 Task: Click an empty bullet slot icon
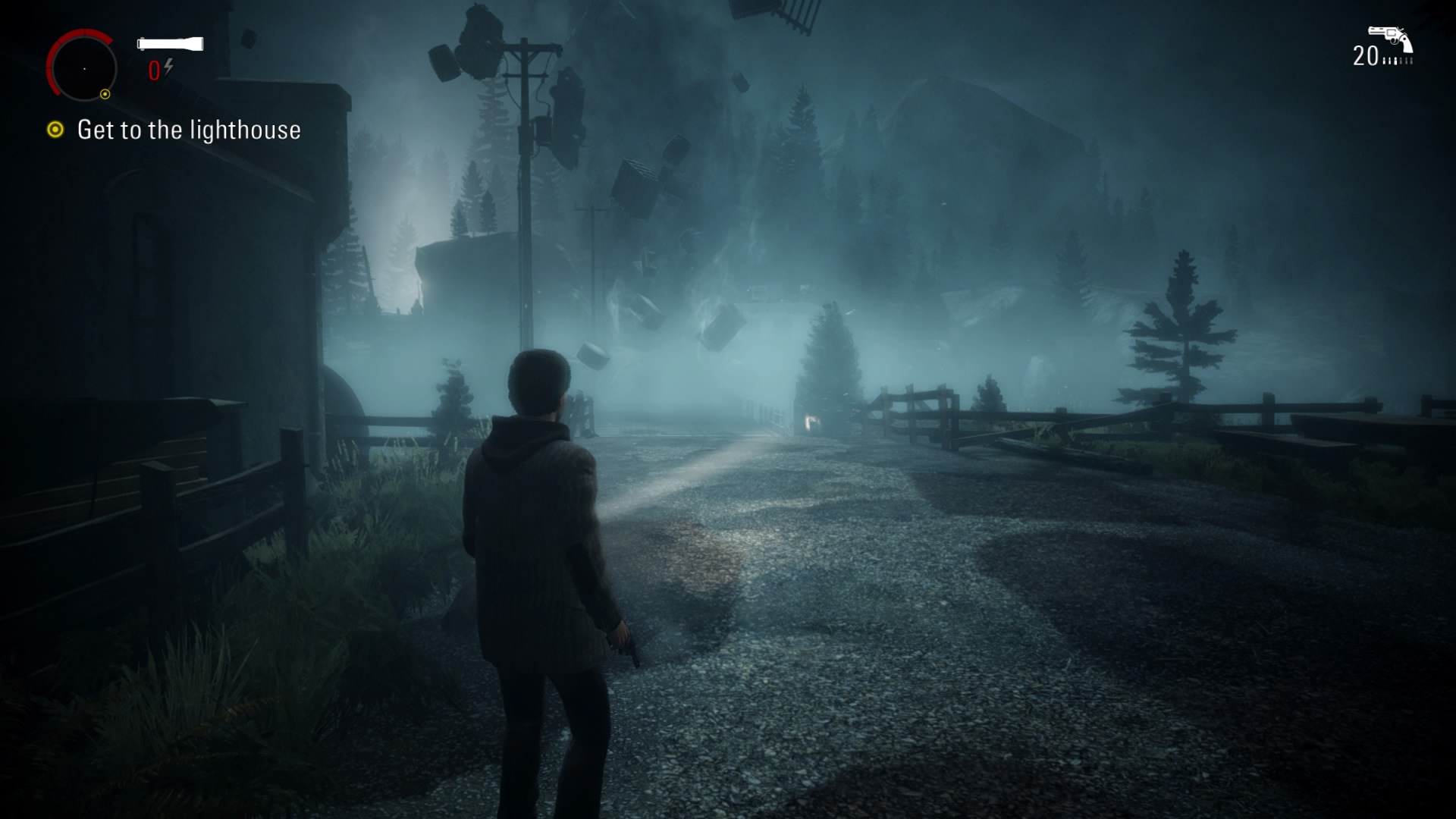[x=1408, y=60]
